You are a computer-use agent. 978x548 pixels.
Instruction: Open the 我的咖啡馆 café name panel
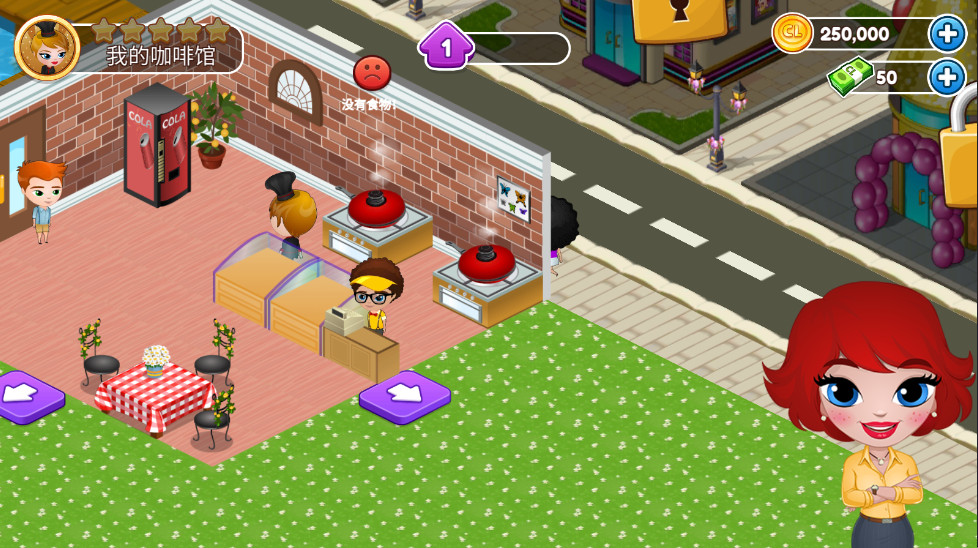[160, 56]
